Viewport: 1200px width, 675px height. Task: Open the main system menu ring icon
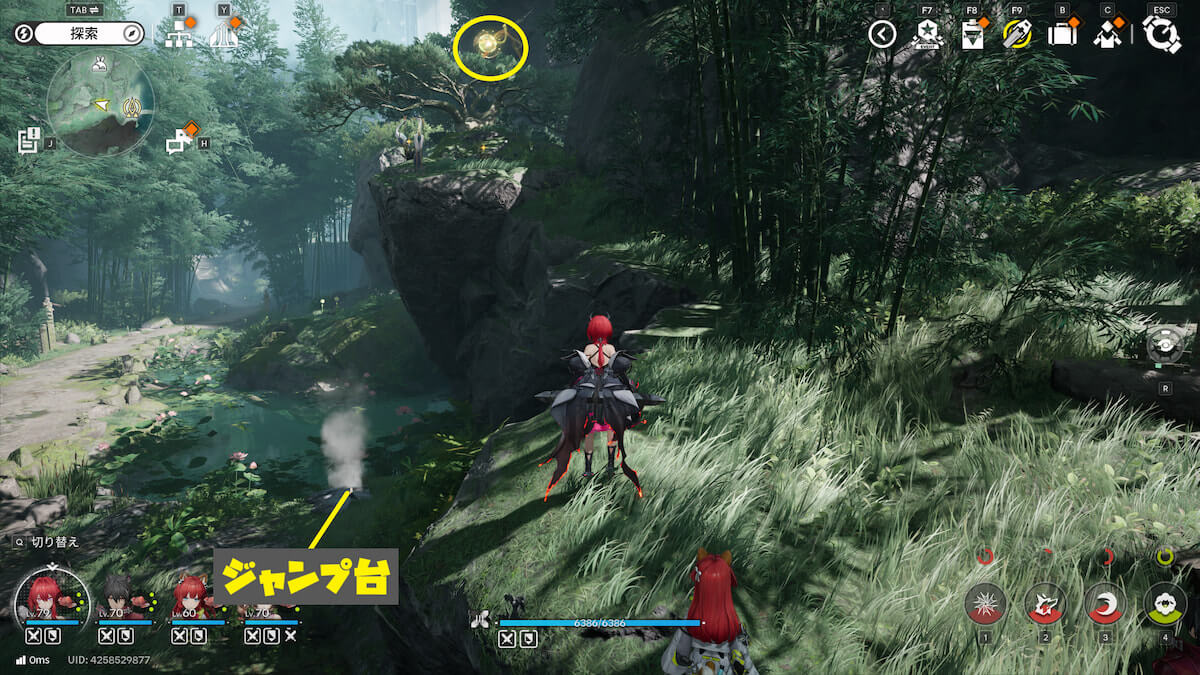(1161, 35)
